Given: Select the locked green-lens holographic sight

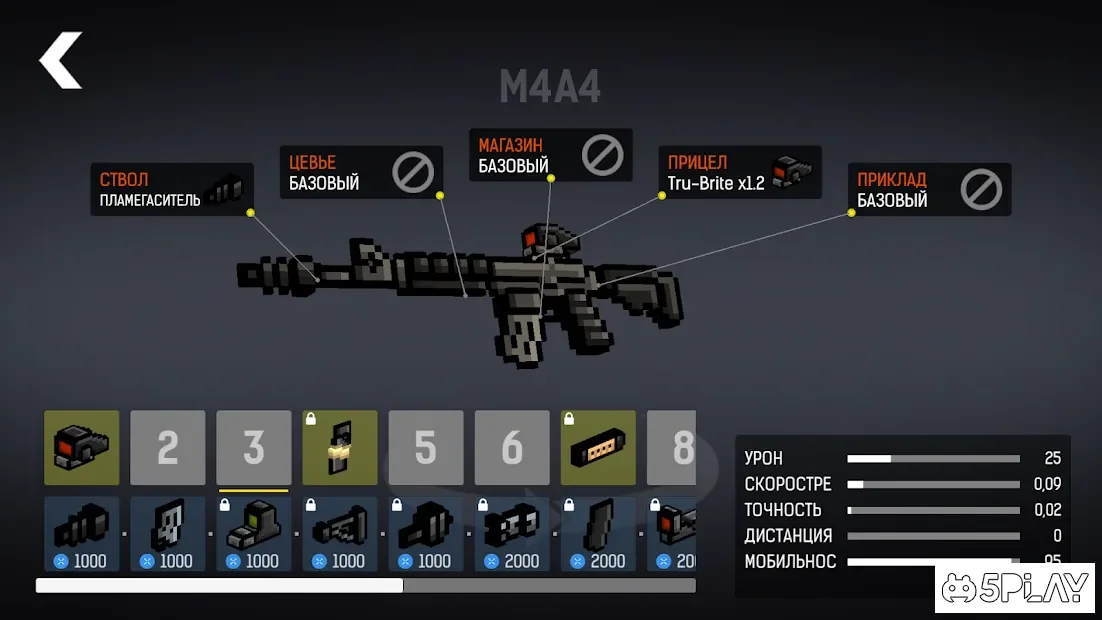Looking at the screenshot, I should point(254,534).
